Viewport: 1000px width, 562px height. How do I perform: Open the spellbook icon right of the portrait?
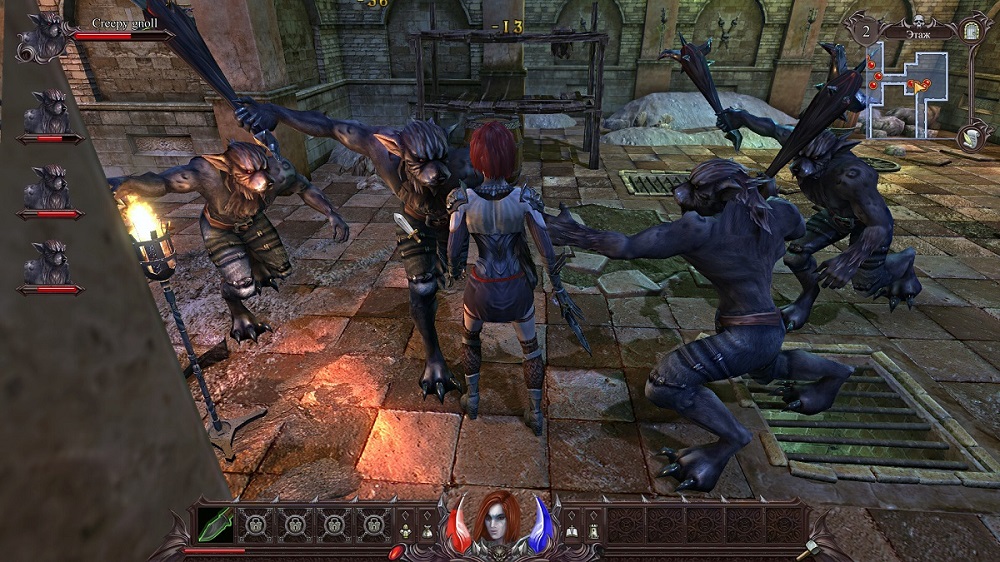coord(572,534)
